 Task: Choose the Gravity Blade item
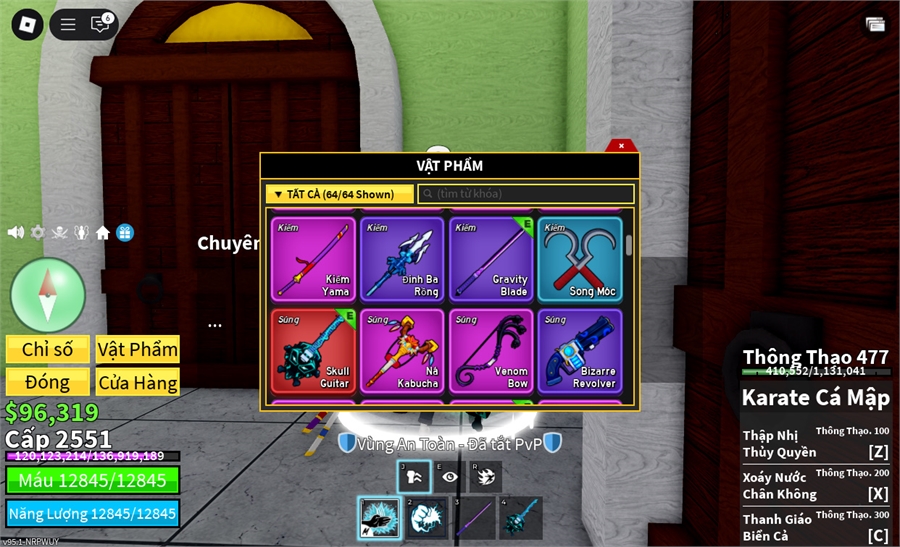coord(490,259)
